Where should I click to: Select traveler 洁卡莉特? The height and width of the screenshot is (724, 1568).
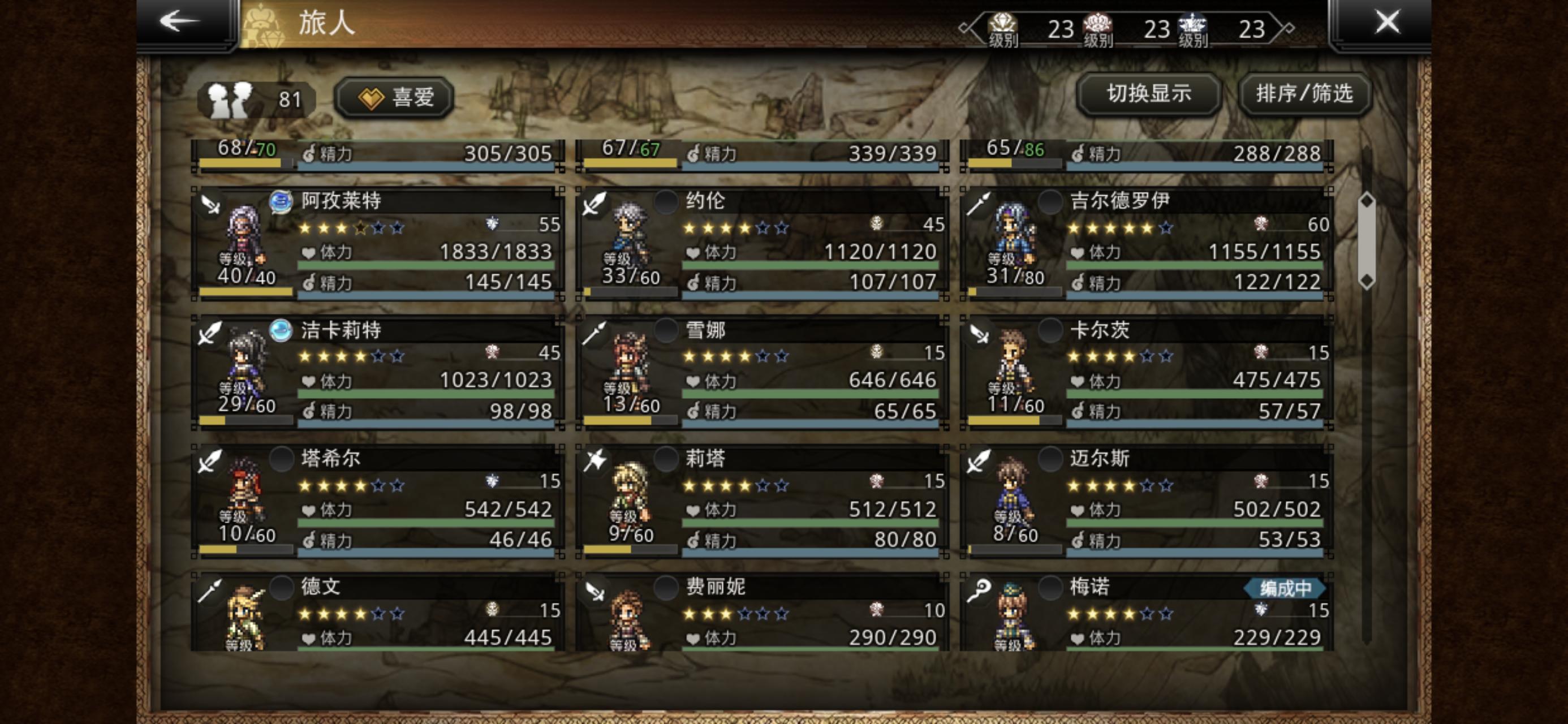click(x=377, y=372)
